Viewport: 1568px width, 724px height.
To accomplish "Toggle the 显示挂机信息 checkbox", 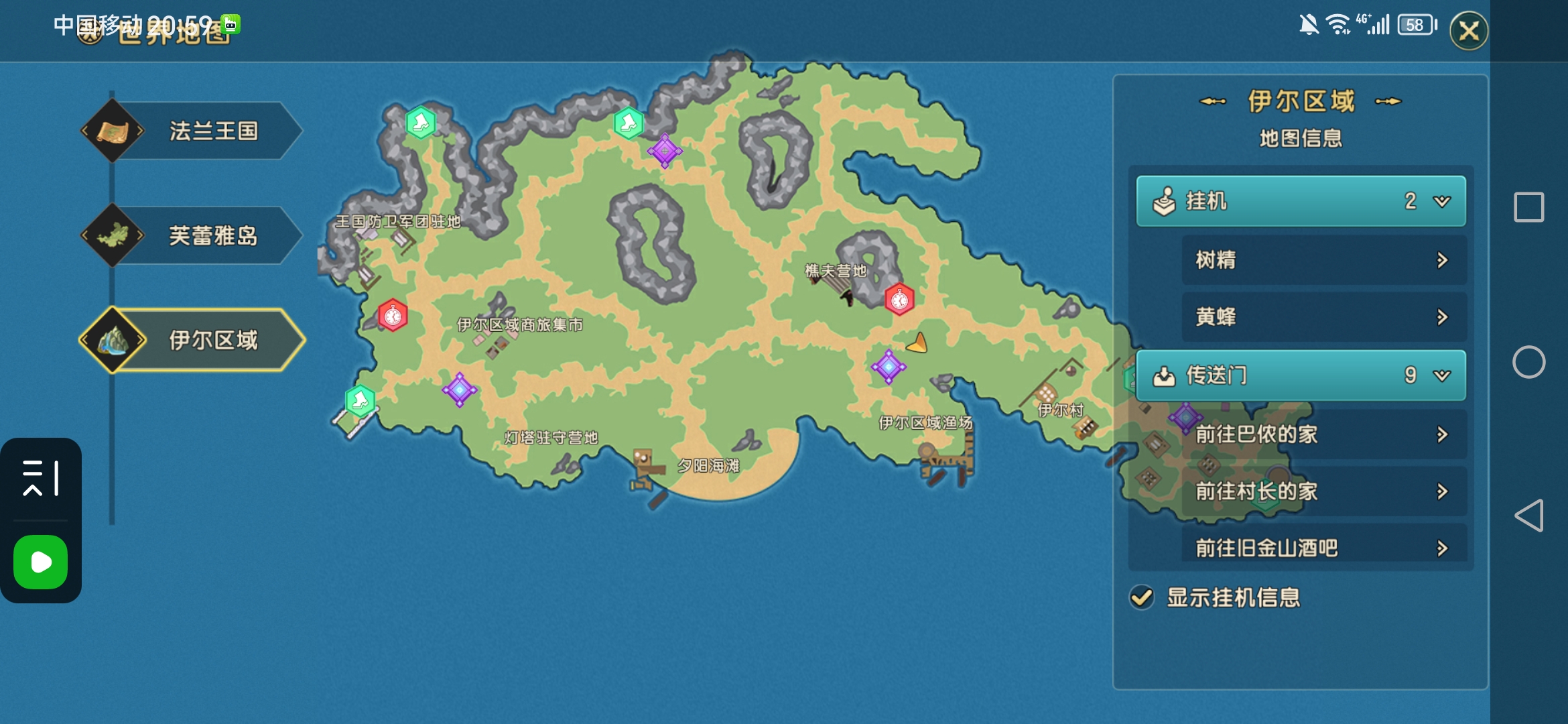I will point(1142,597).
